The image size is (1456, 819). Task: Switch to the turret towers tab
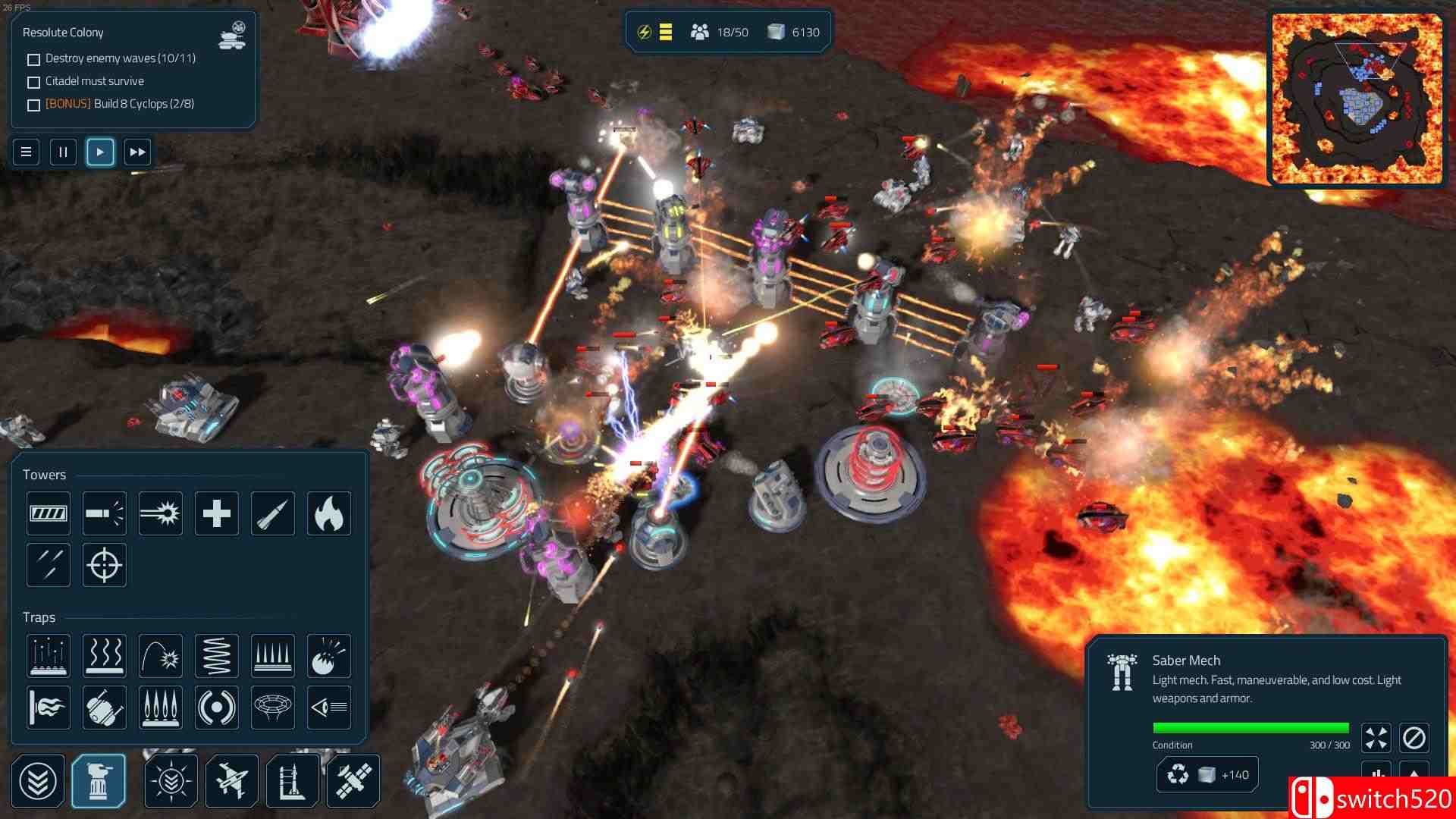click(99, 781)
